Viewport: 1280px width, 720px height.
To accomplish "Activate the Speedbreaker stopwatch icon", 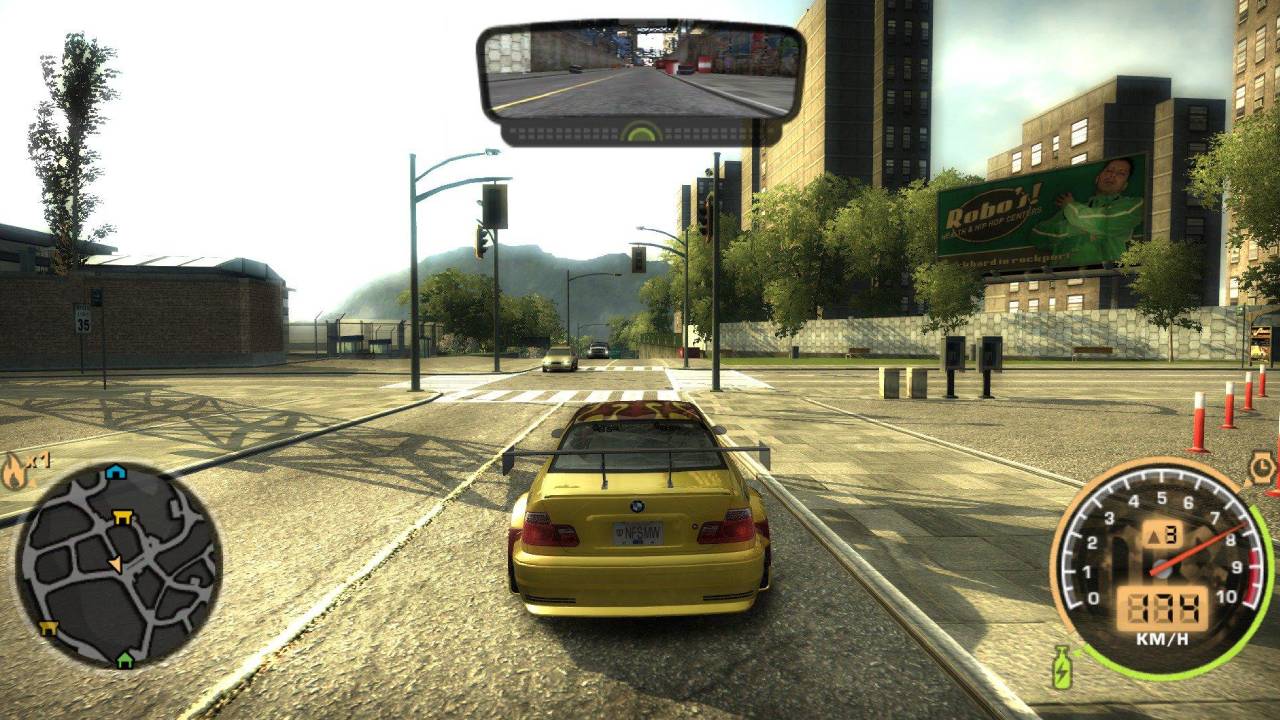I will coord(1260,468).
